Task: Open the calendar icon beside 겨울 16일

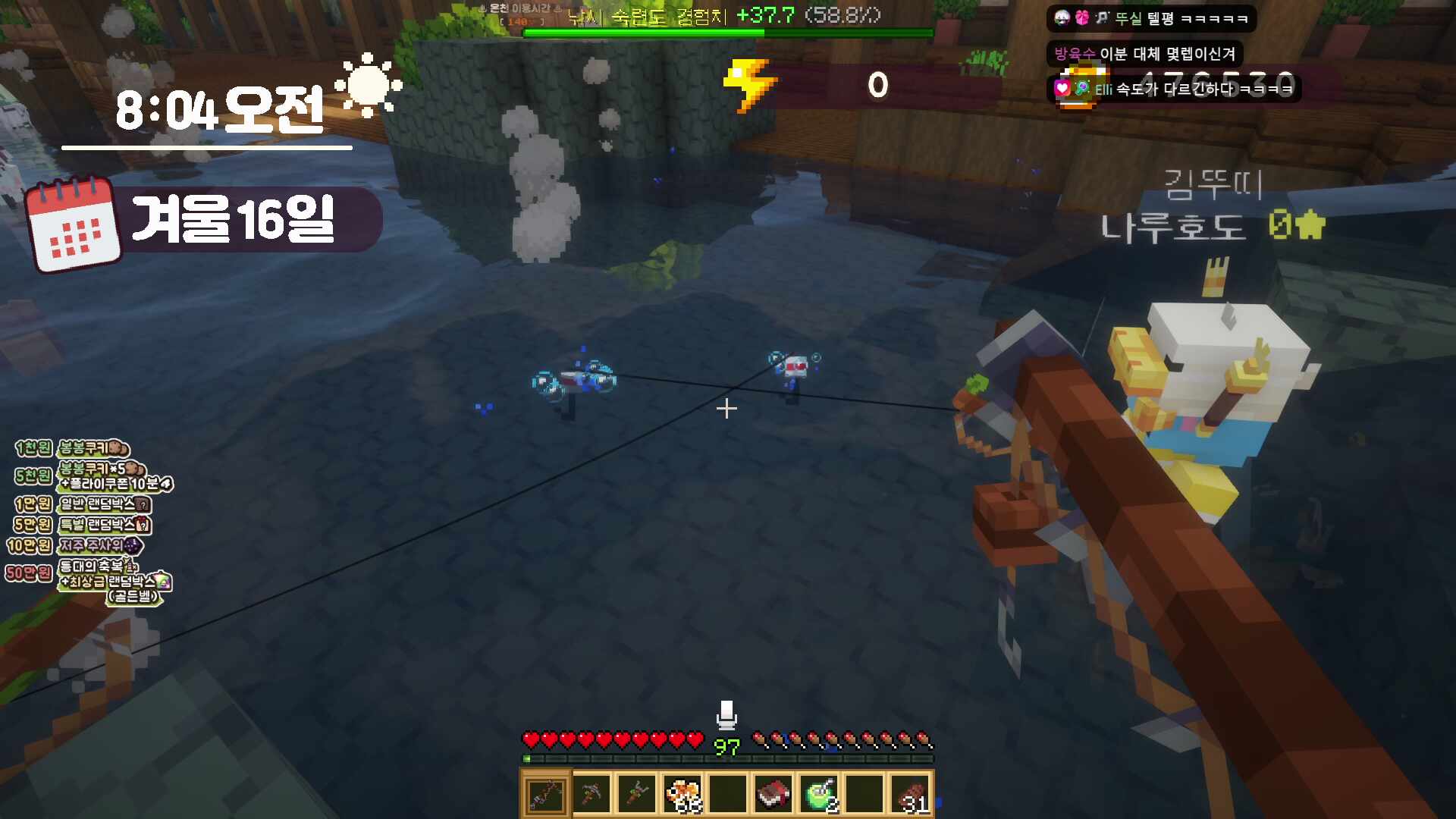Action: click(73, 224)
